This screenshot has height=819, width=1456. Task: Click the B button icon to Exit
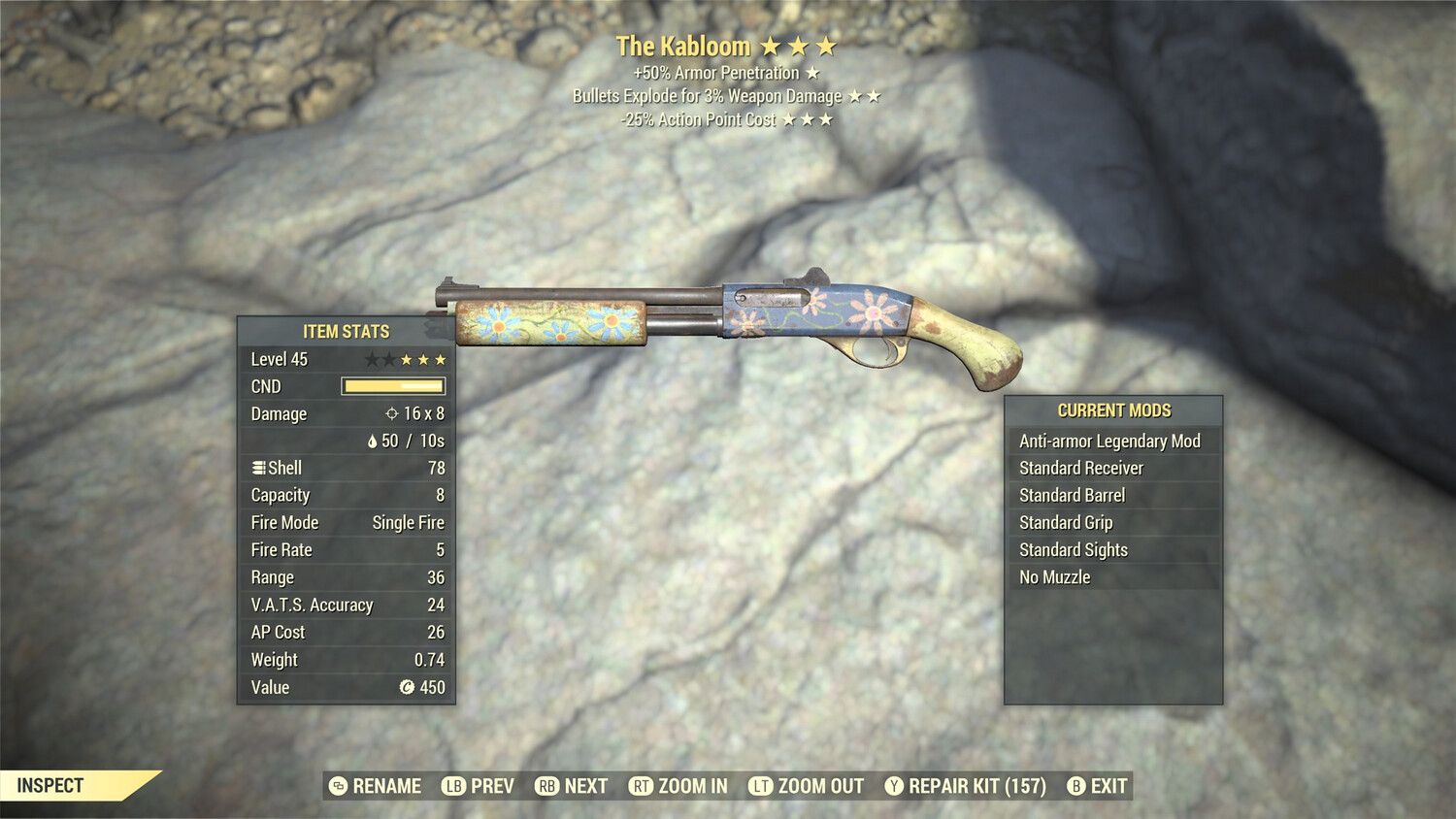click(x=1075, y=786)
